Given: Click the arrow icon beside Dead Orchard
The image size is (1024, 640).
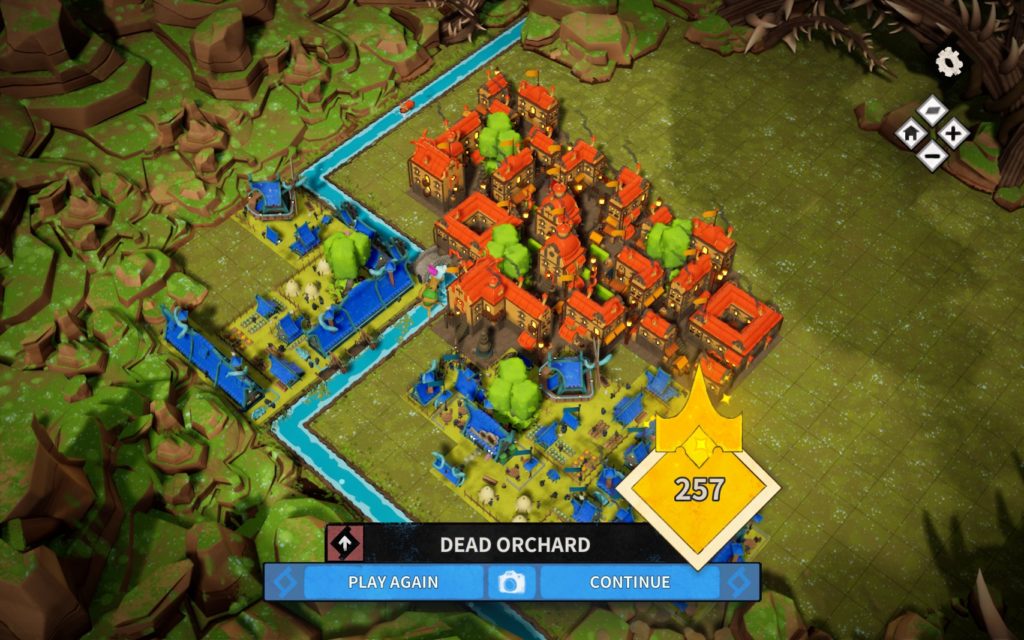Looking at the screenshot, I should [x=345, y=545].
